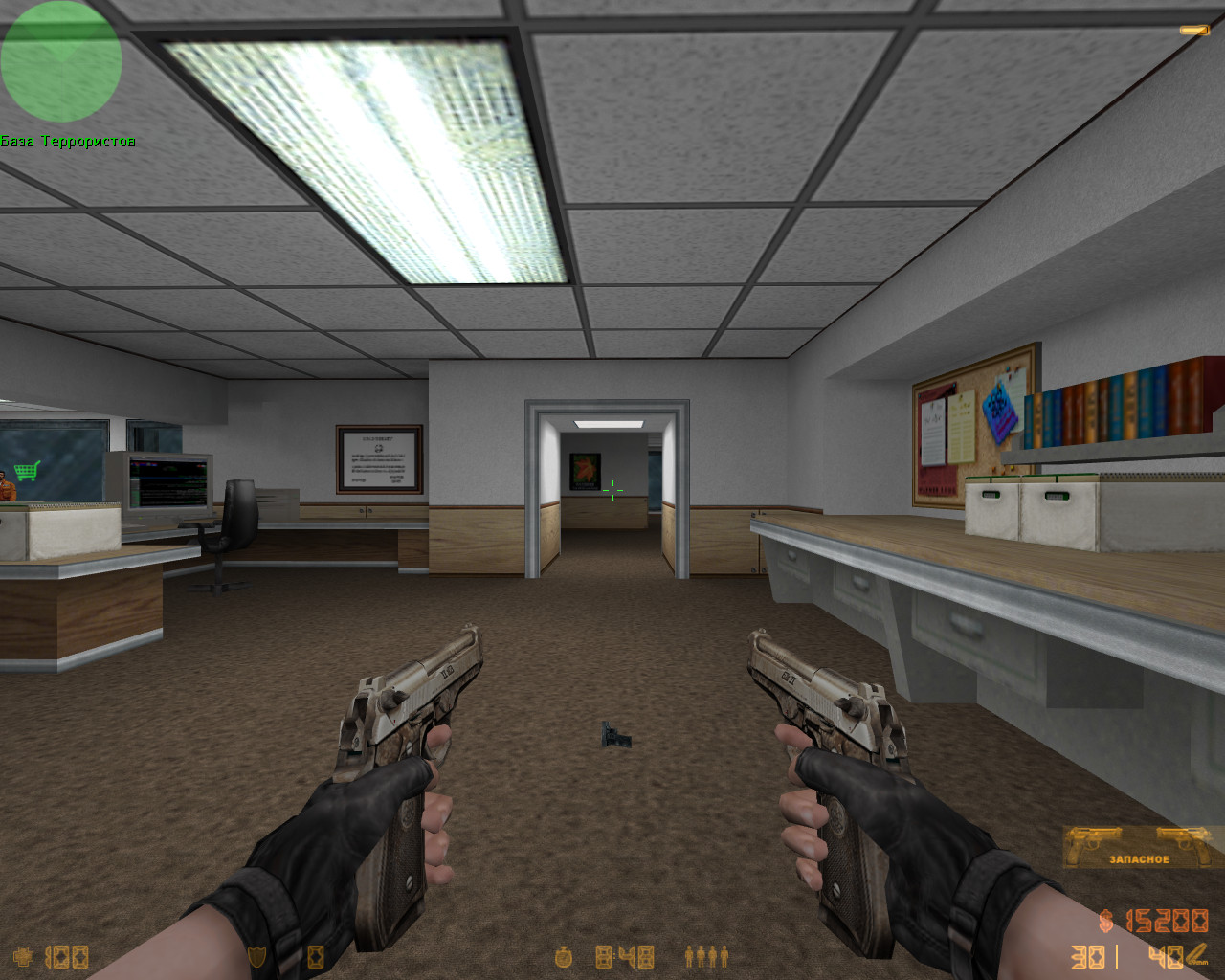Click the «База Террористов» location label

(68, 140)
